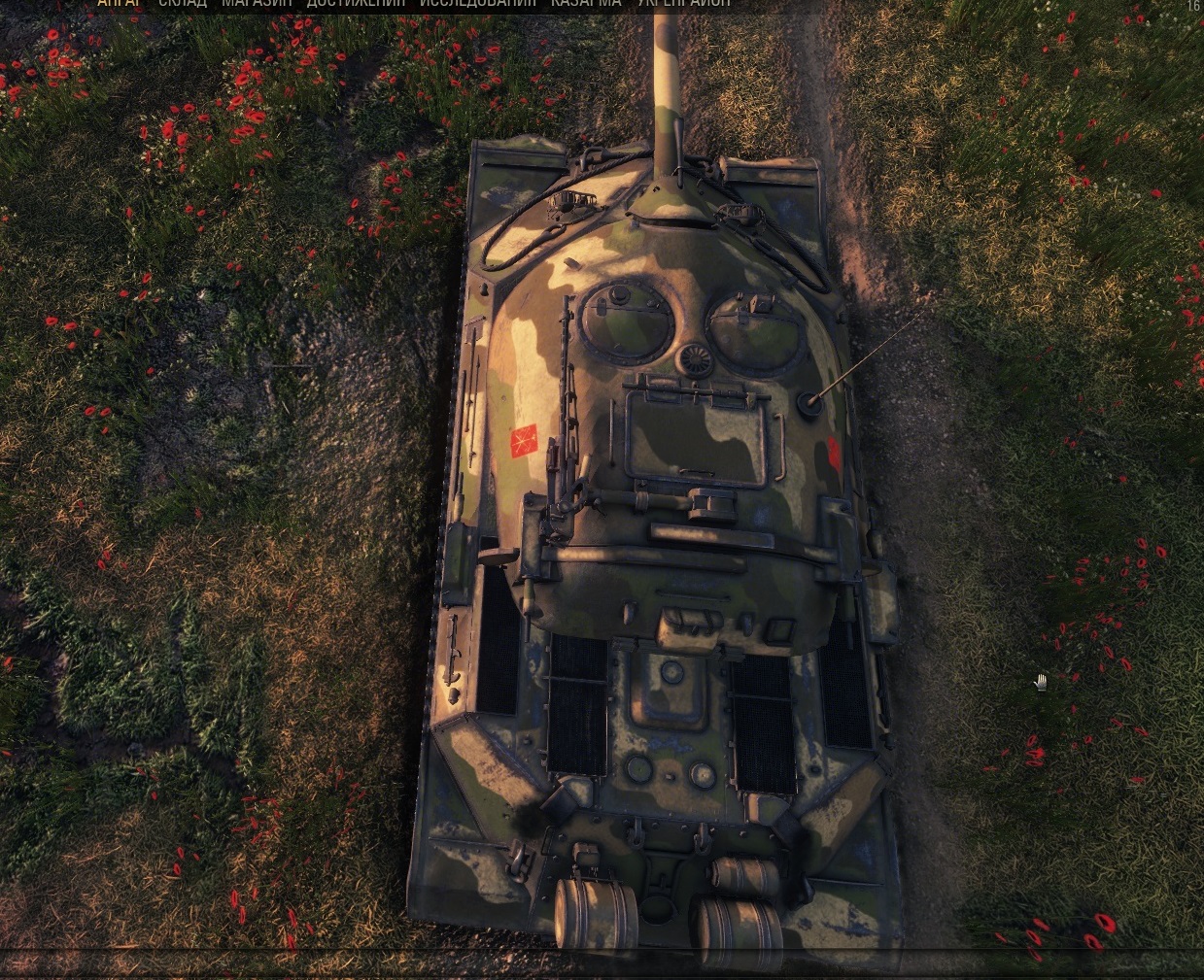Select the Казарма tab
The image size is (1204, 980).
[586, 4]
